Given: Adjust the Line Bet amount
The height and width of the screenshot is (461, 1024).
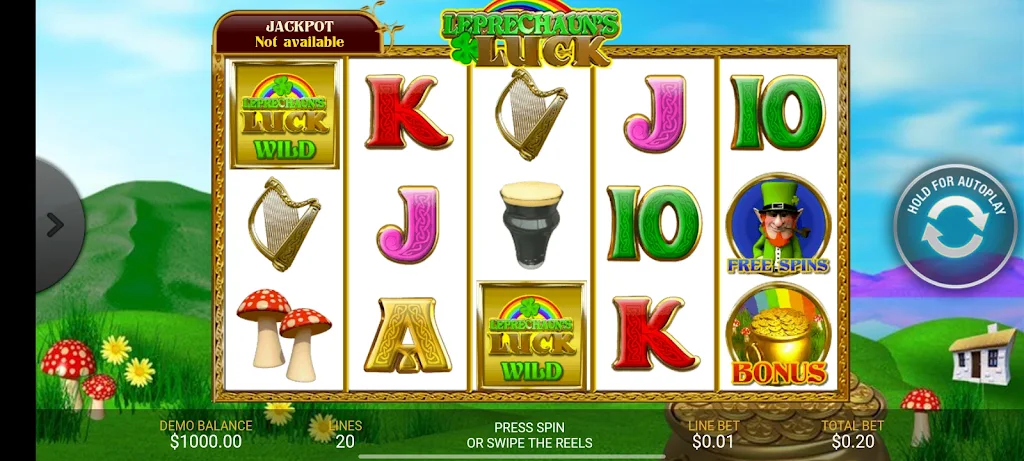Looking at the screenshot, I should pyautogui.click(x=713, y=434).
